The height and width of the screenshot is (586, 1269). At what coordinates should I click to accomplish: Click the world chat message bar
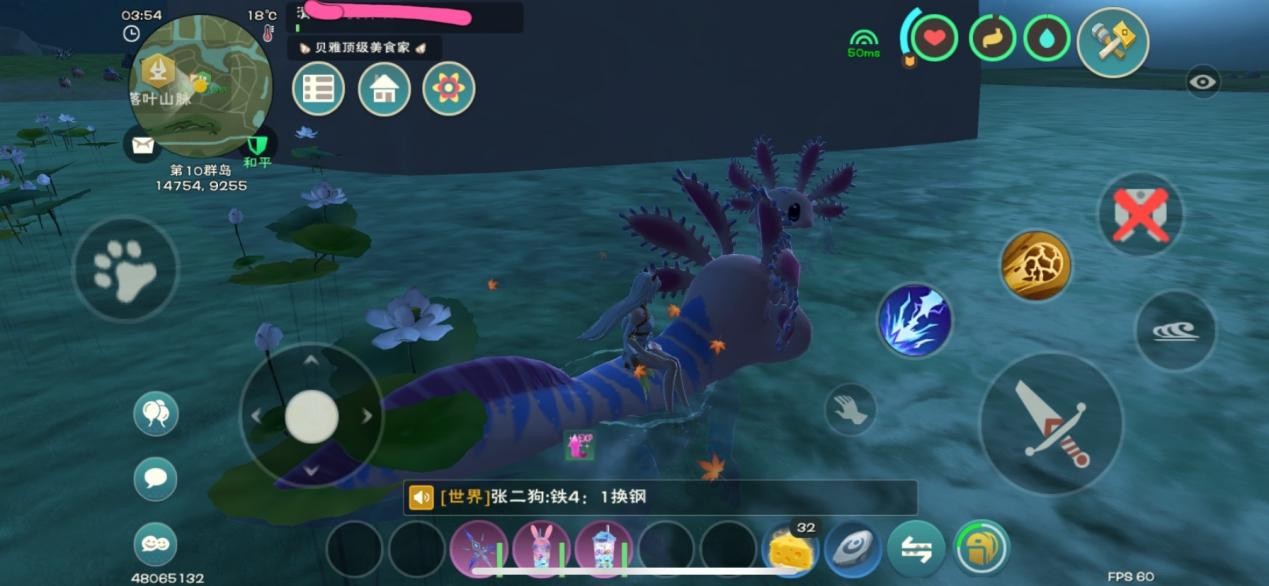coord(660,497)
